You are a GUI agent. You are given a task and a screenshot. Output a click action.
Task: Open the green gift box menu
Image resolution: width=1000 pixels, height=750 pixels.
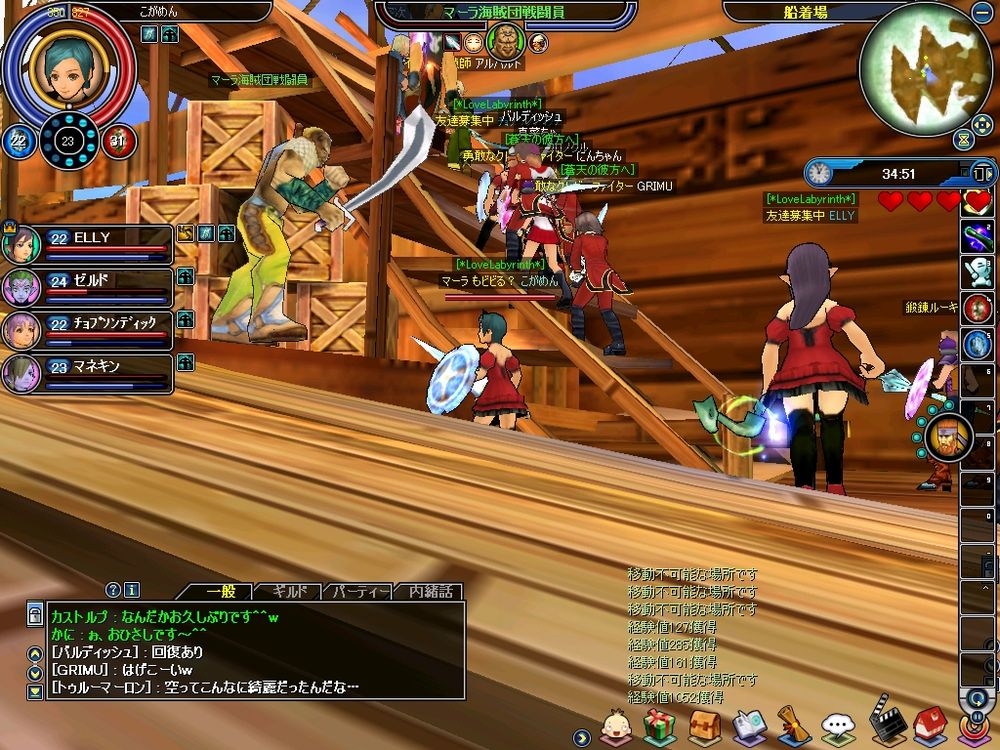pos(660,726)
